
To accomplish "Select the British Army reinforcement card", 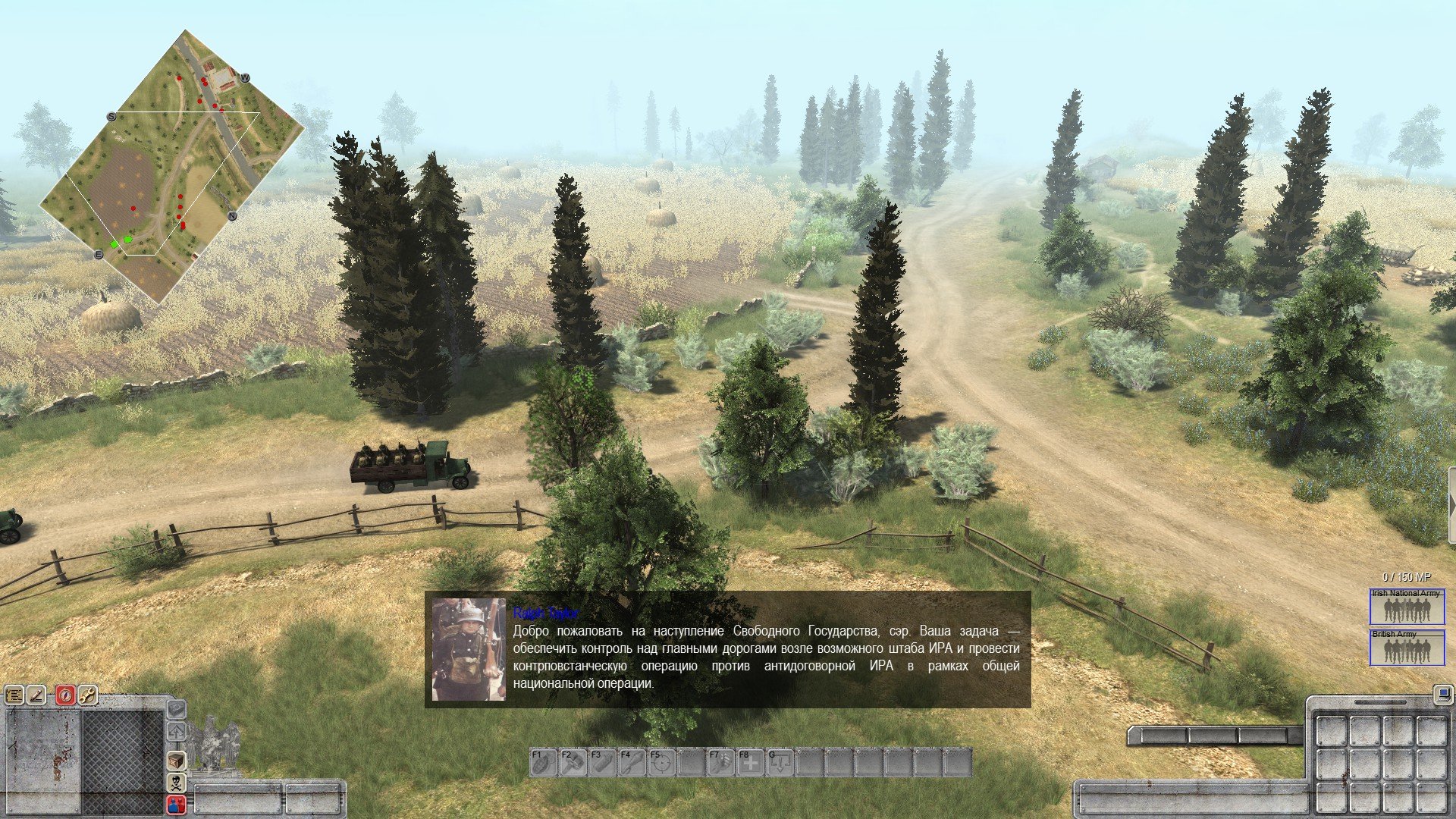I will [x=1407, y=648].
